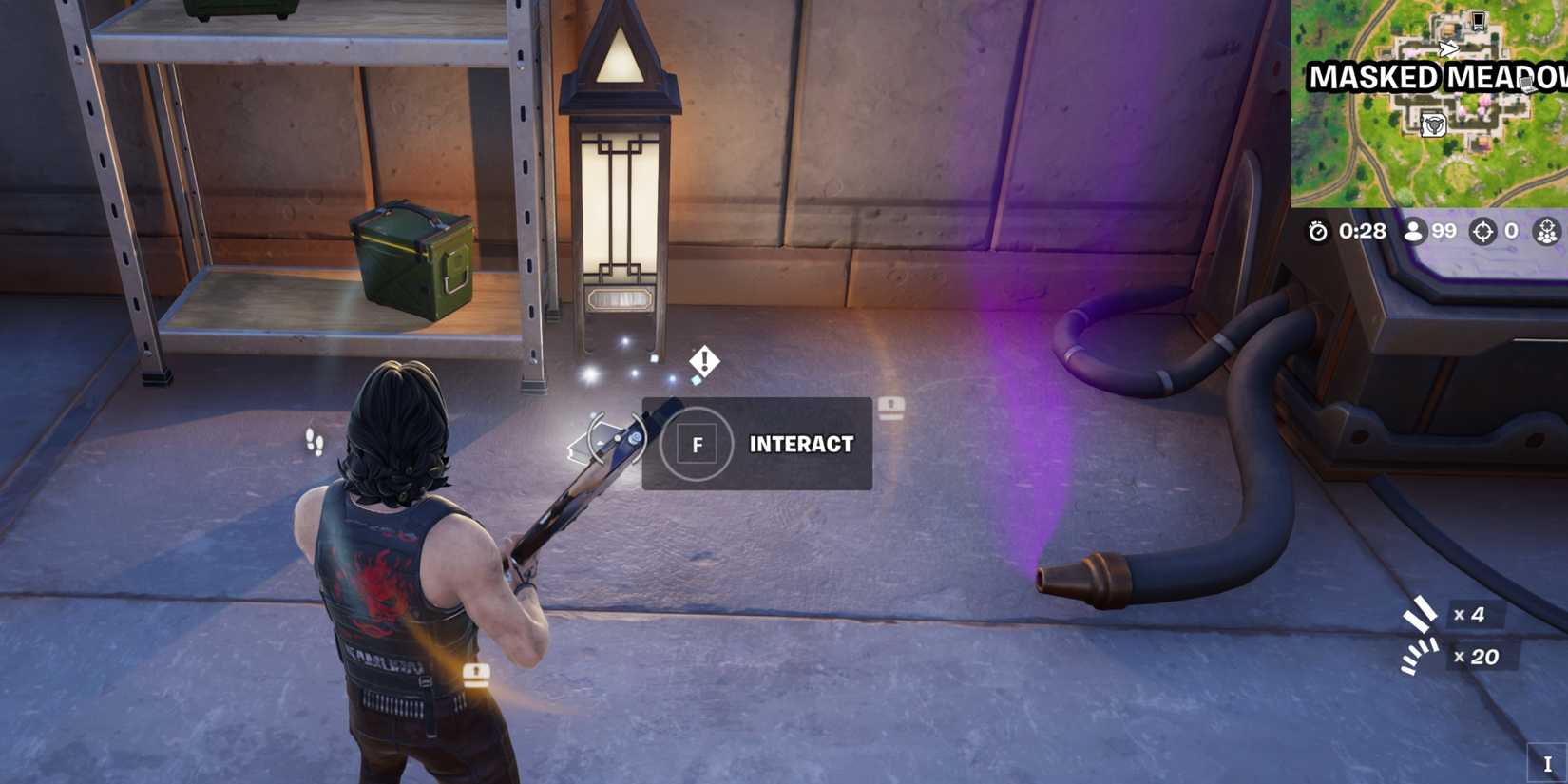1568x784 pixels.
Task: Click the footprint tracker icon near the character
Action: (314, 439)
